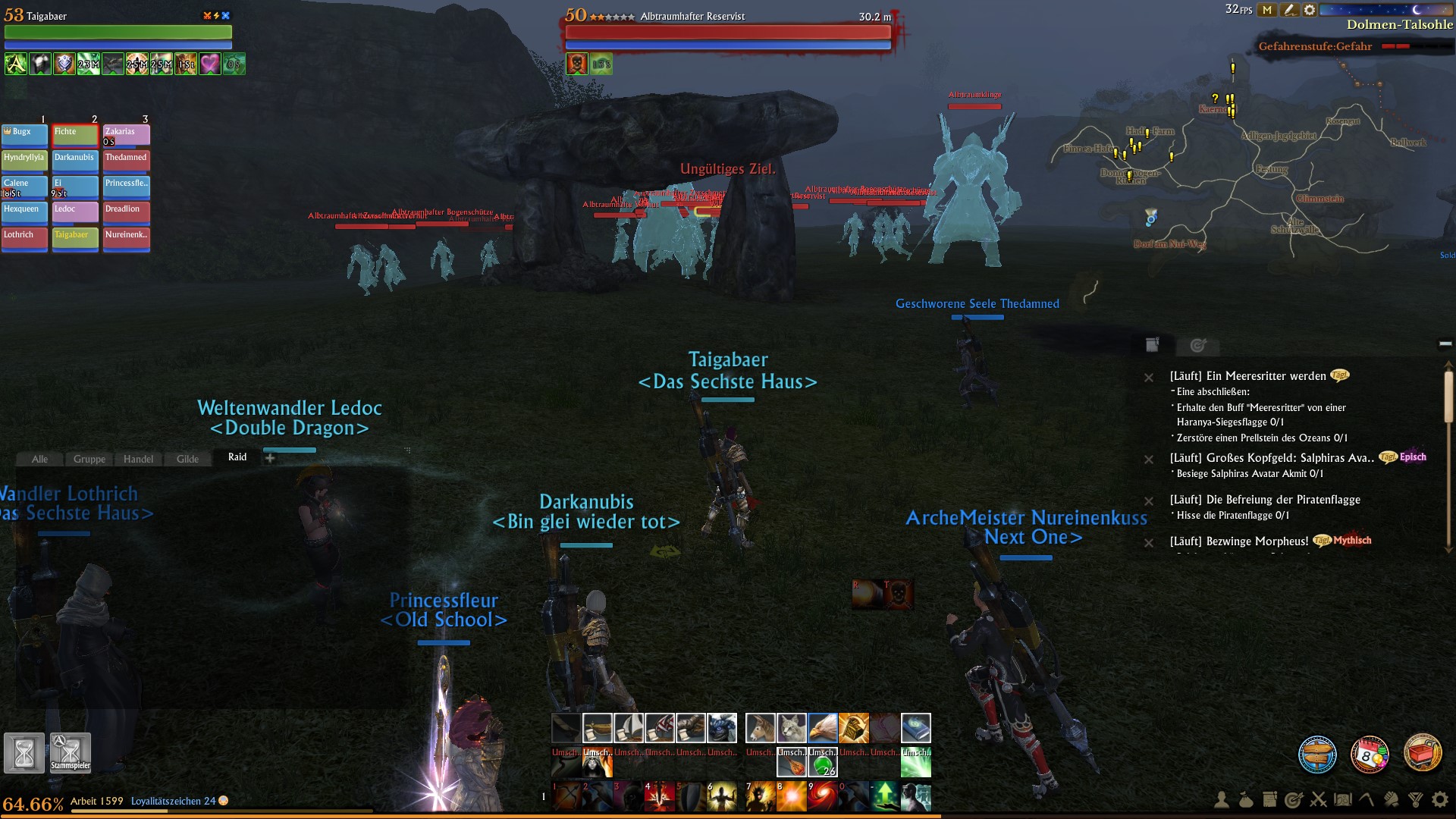Add a new chat tab with the plus button
1456x819 pixels.
pos(269,458)
